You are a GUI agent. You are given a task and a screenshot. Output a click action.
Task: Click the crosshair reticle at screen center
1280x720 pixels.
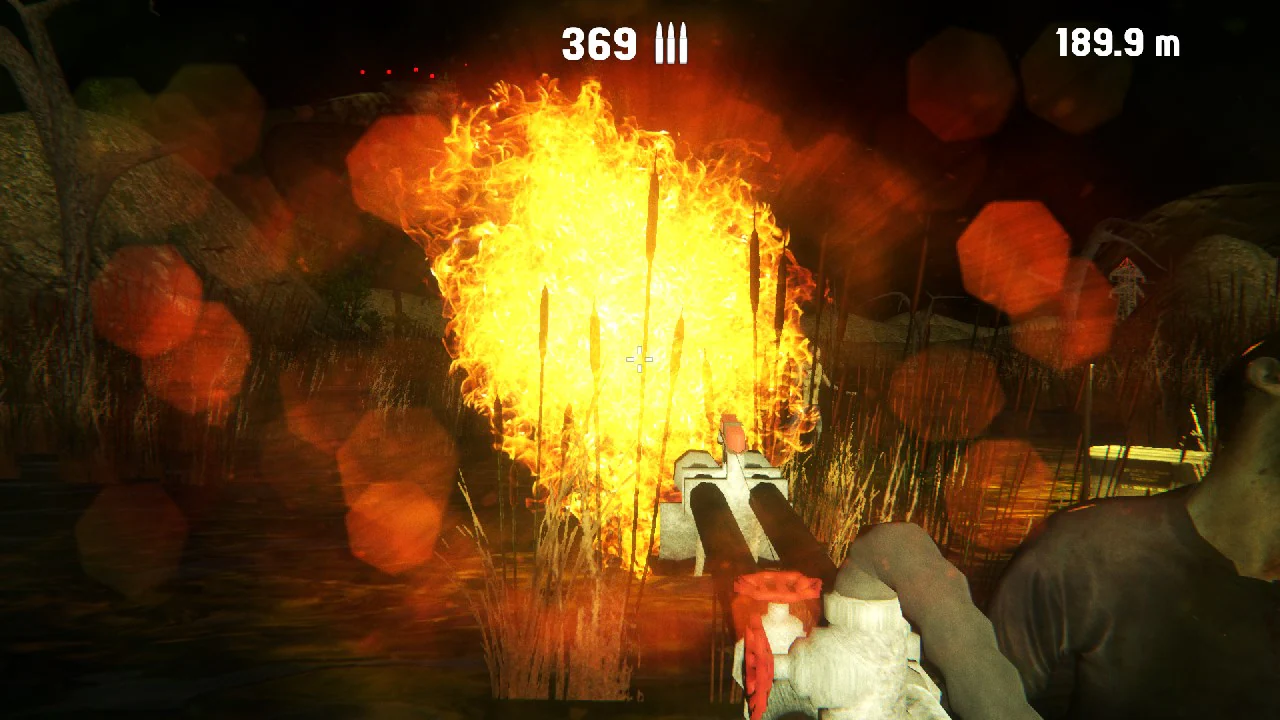click(x=638, y=359)
